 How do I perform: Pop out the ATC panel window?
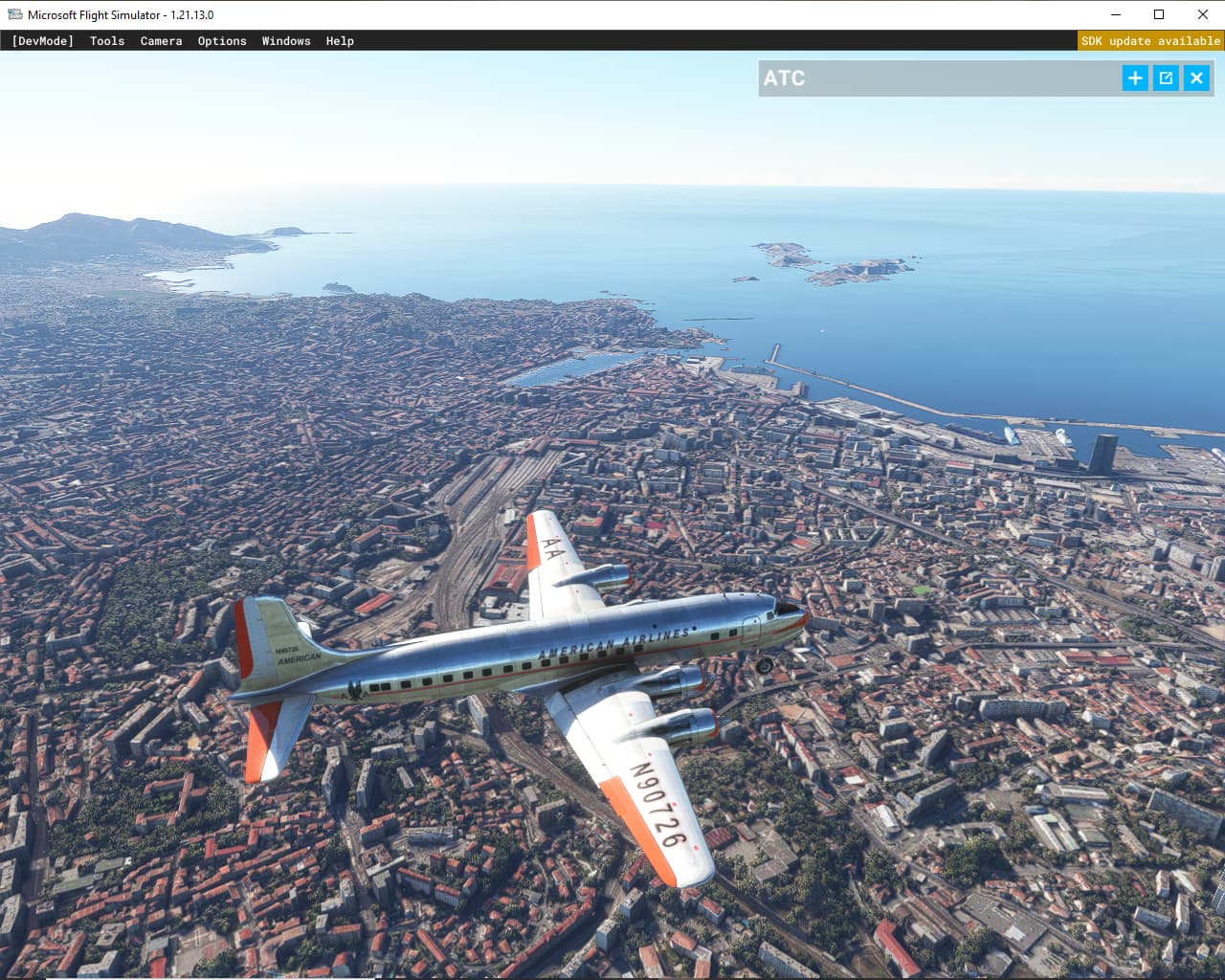point(1166,78)
